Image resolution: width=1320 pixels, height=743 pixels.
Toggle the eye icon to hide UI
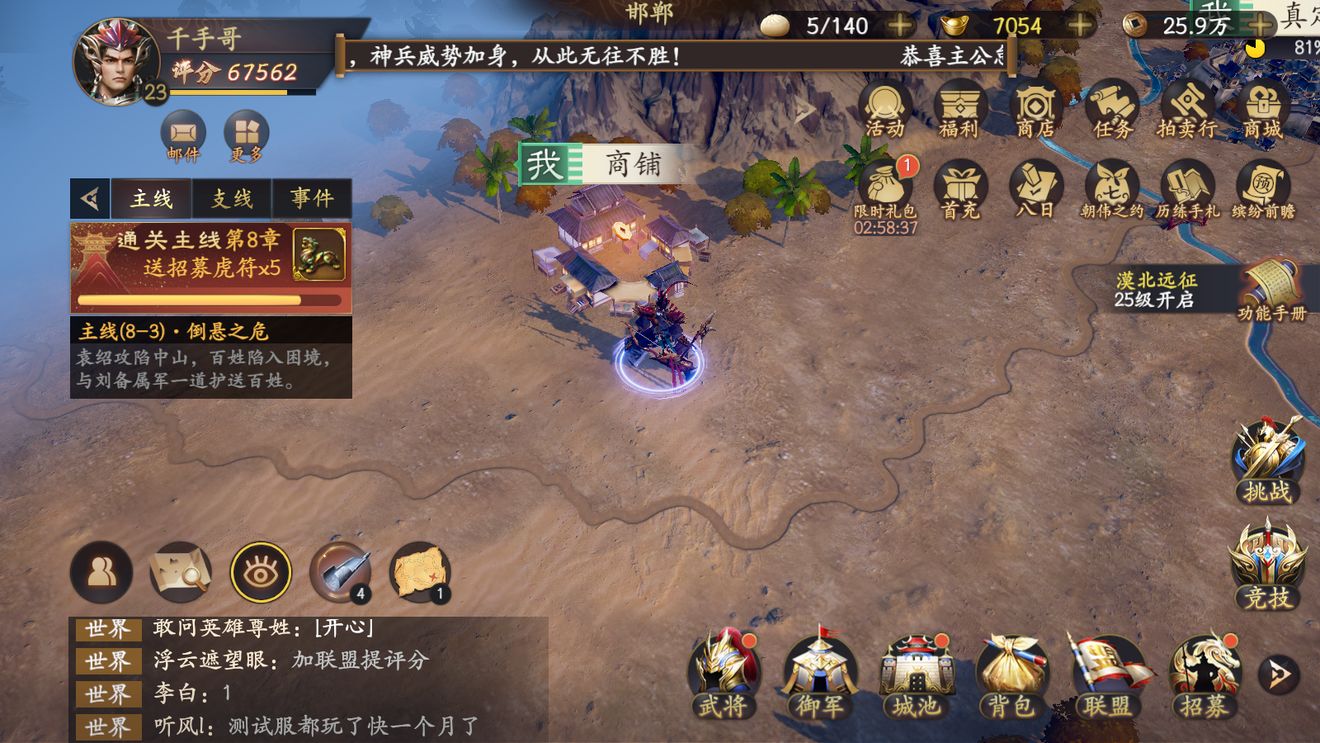[x=260, y=572]
